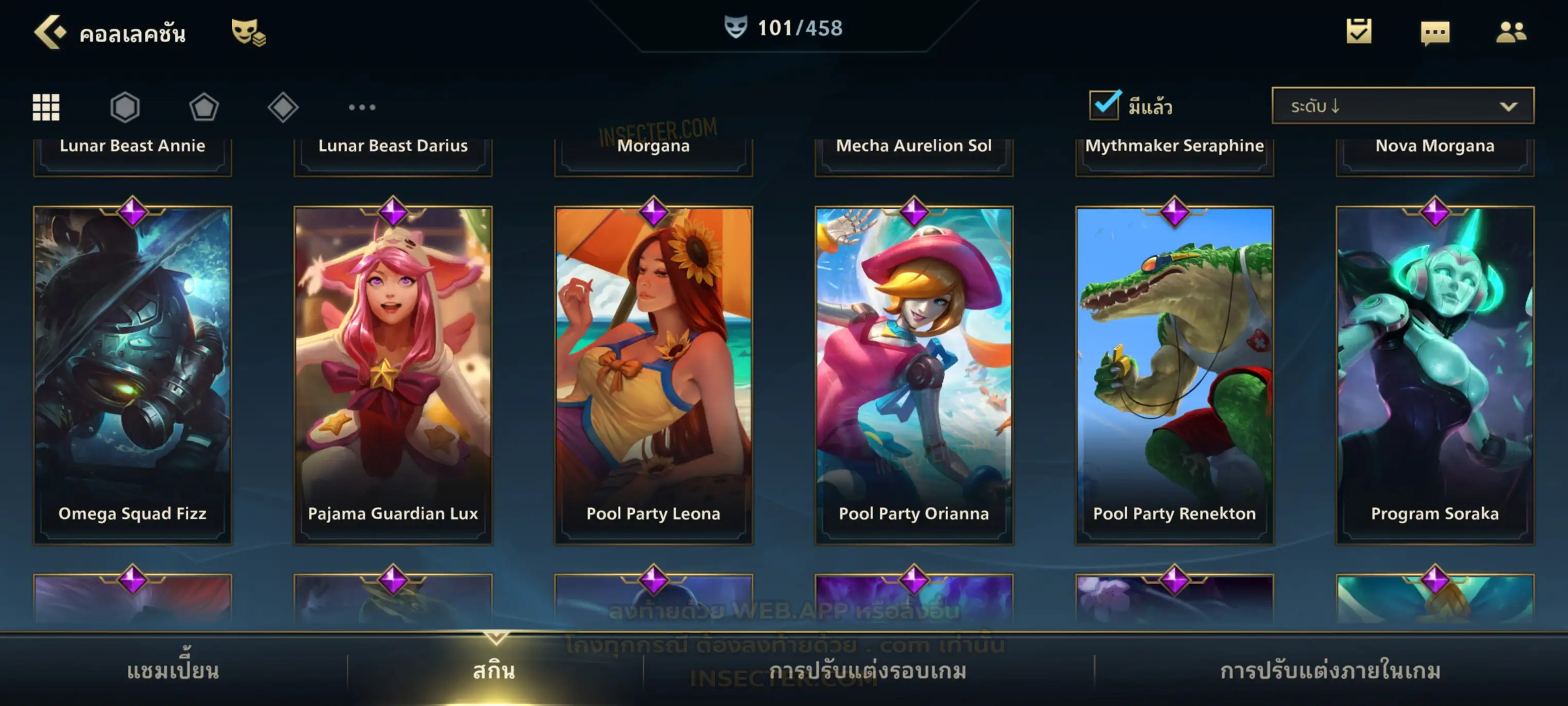1568x706 pixels.
Task: Open the missions checklist icon
Action: point(1359,32)
